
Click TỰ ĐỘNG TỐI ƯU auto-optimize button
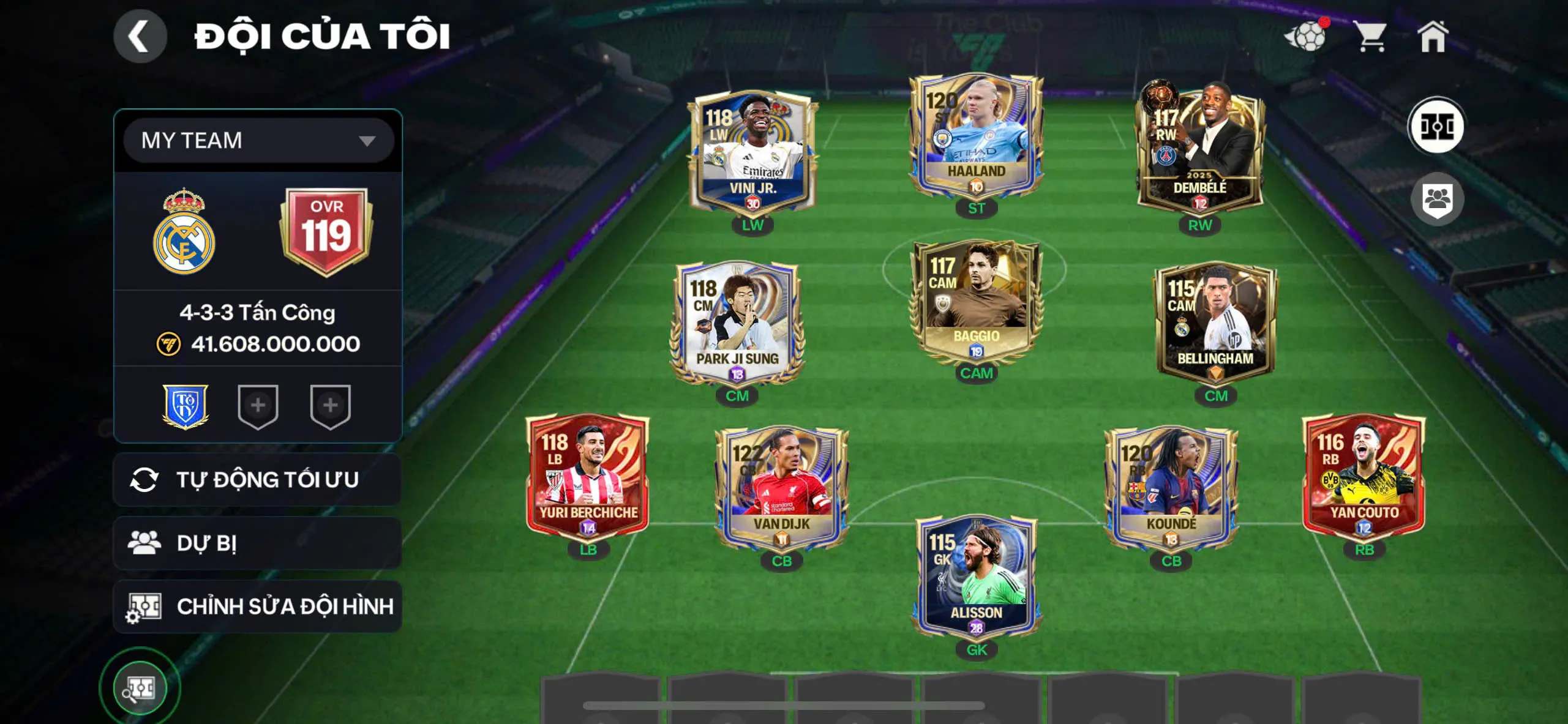pyautogui.click(x=258, y=480)
